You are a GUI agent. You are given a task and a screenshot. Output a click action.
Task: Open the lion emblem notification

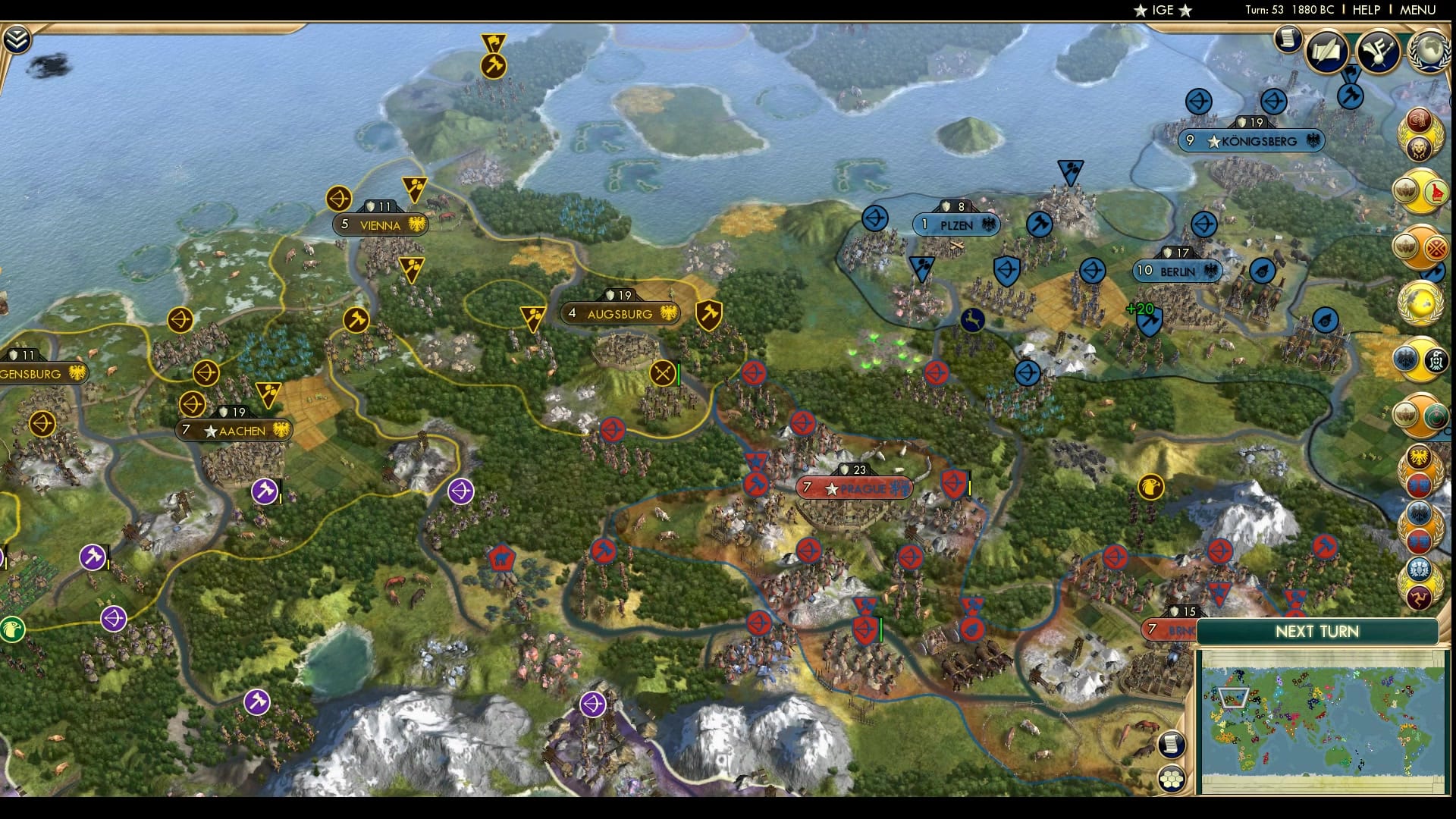click(1419, 147)
